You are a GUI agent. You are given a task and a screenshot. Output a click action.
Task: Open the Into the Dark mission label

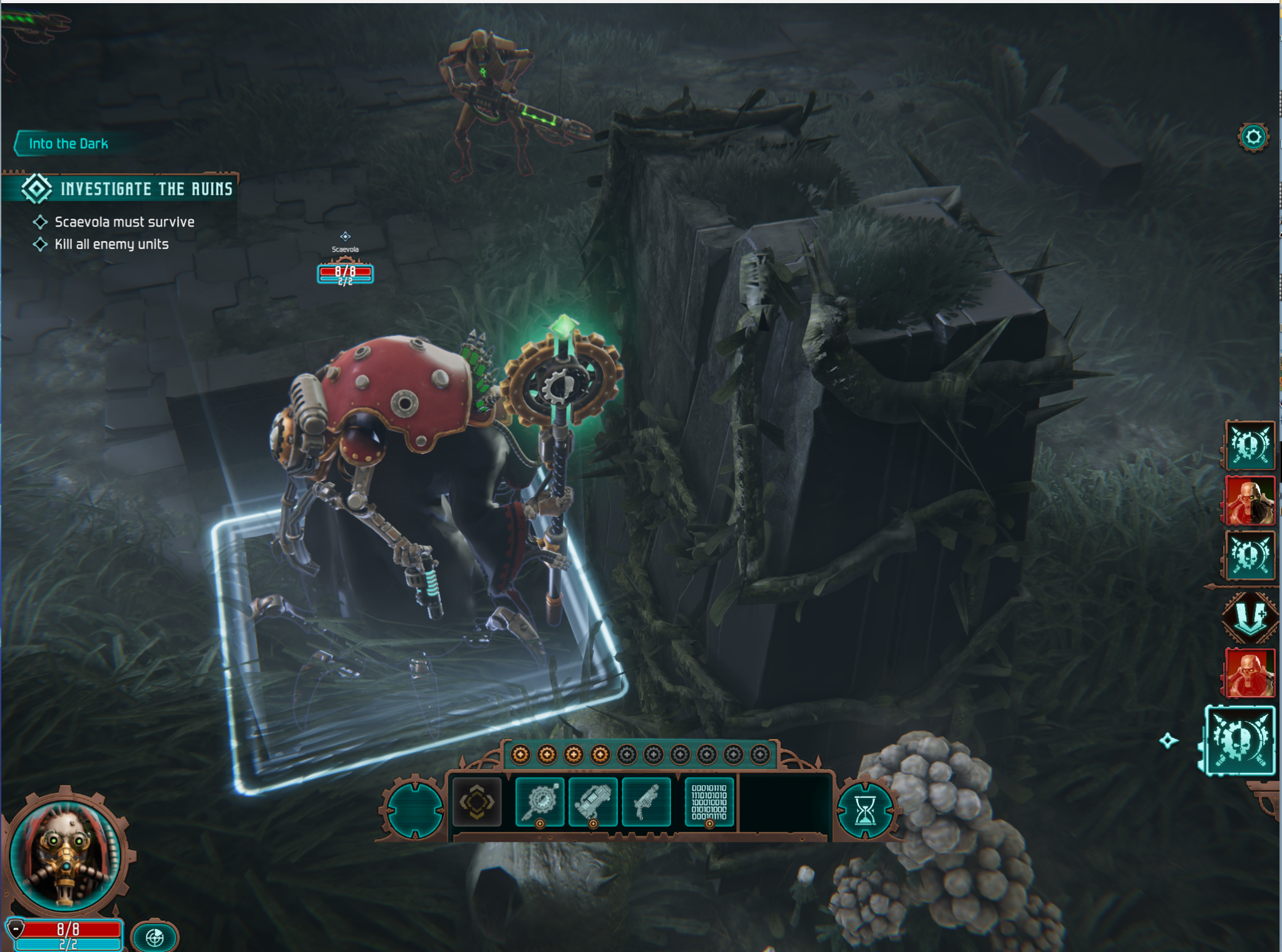68,143
